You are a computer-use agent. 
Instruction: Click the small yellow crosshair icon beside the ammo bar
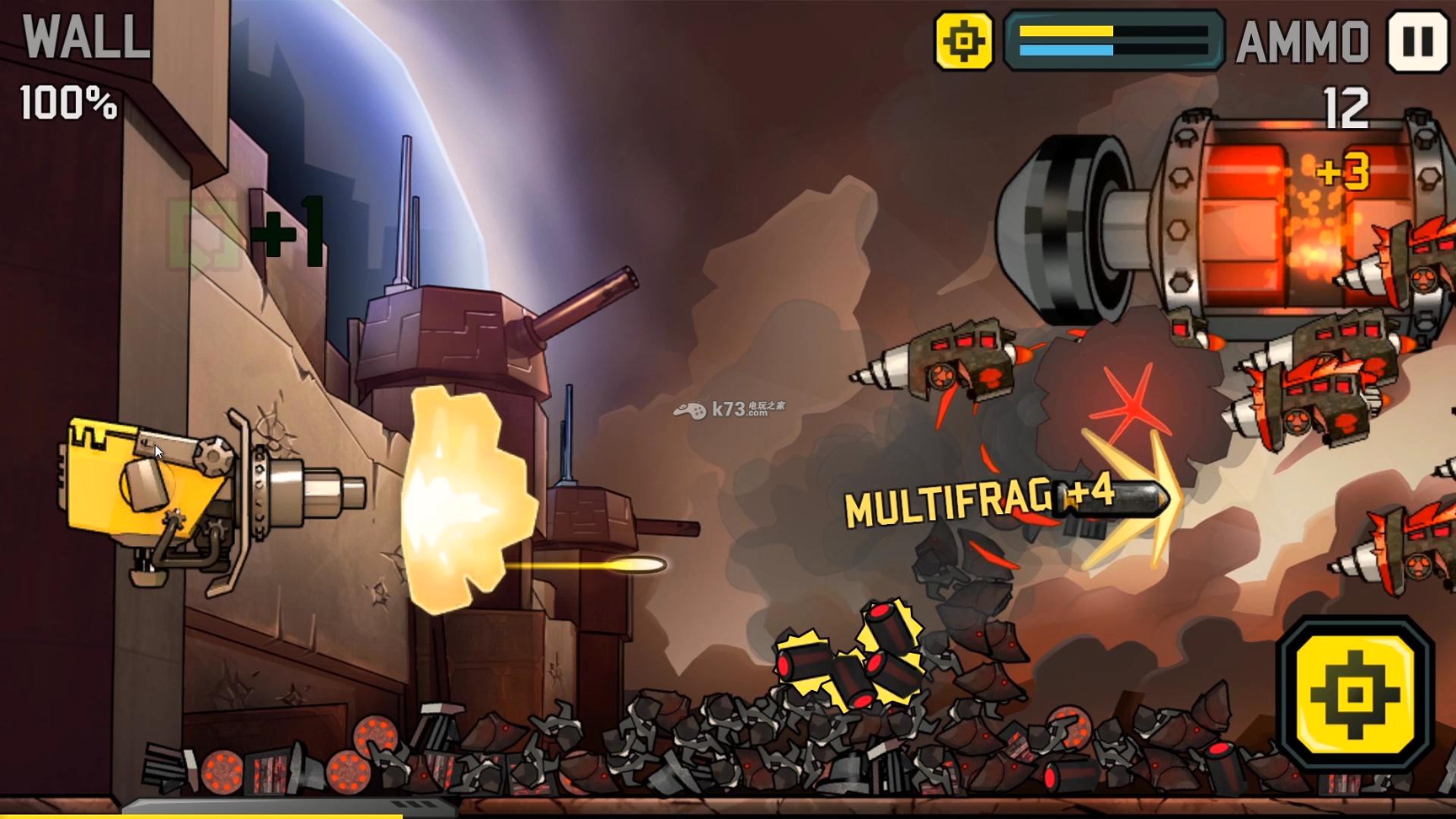[x=963, y=40]
